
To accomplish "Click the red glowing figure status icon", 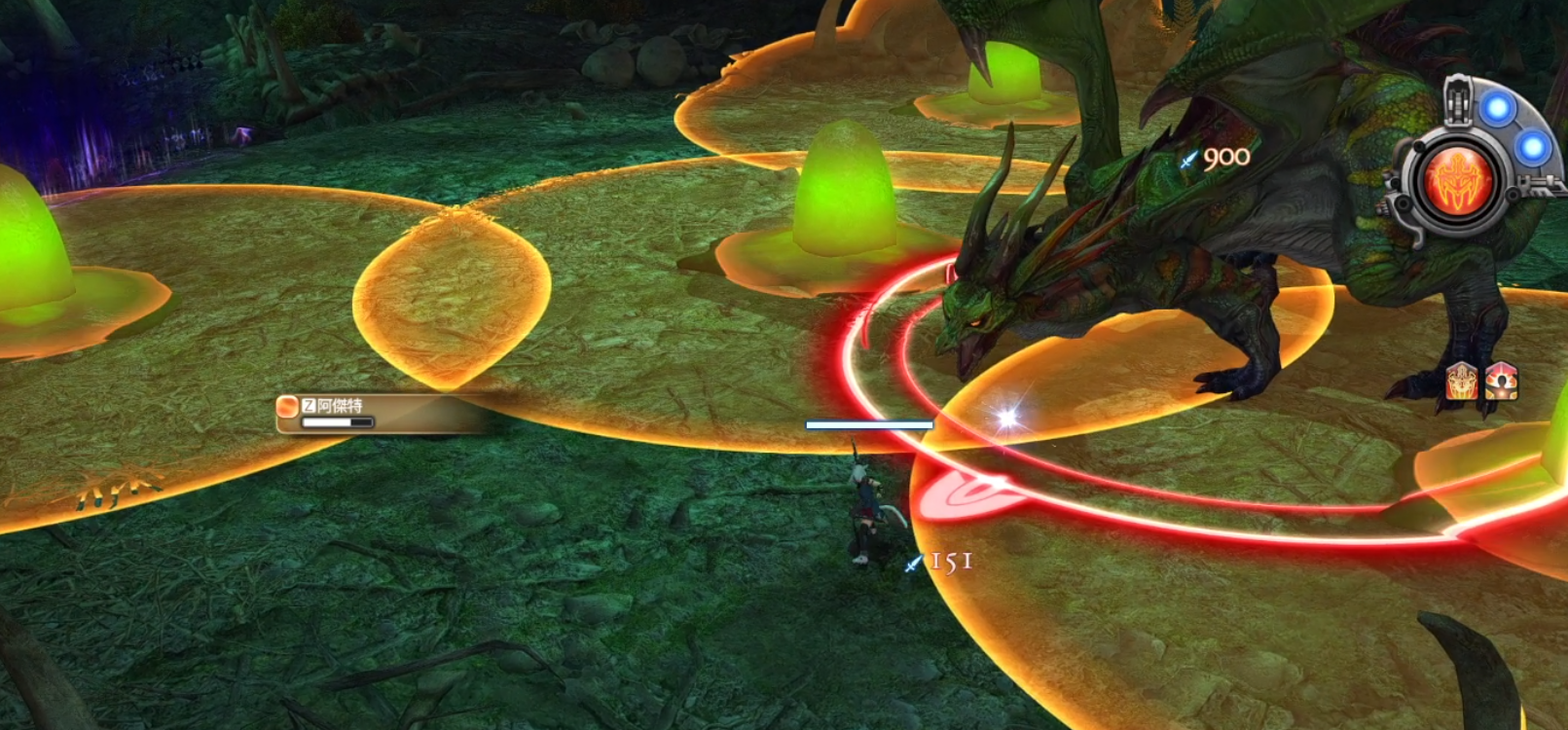I will [x=1501, y=381].
